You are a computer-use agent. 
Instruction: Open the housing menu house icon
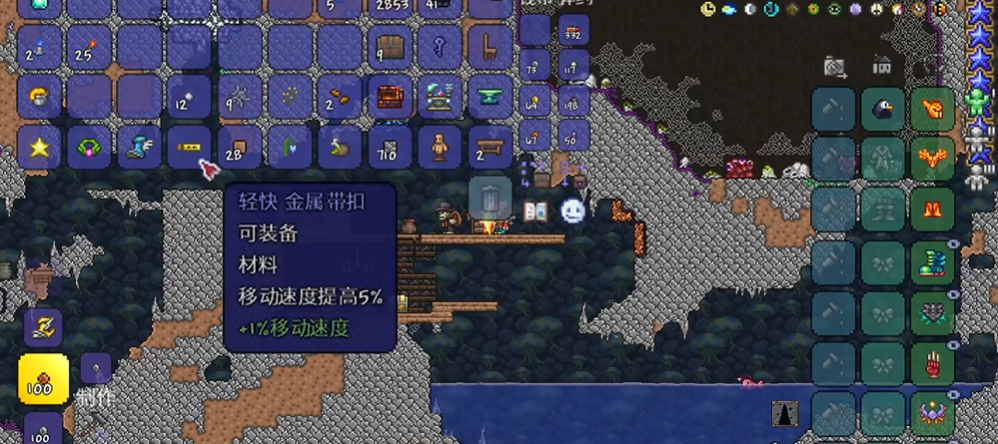(881, 66)
